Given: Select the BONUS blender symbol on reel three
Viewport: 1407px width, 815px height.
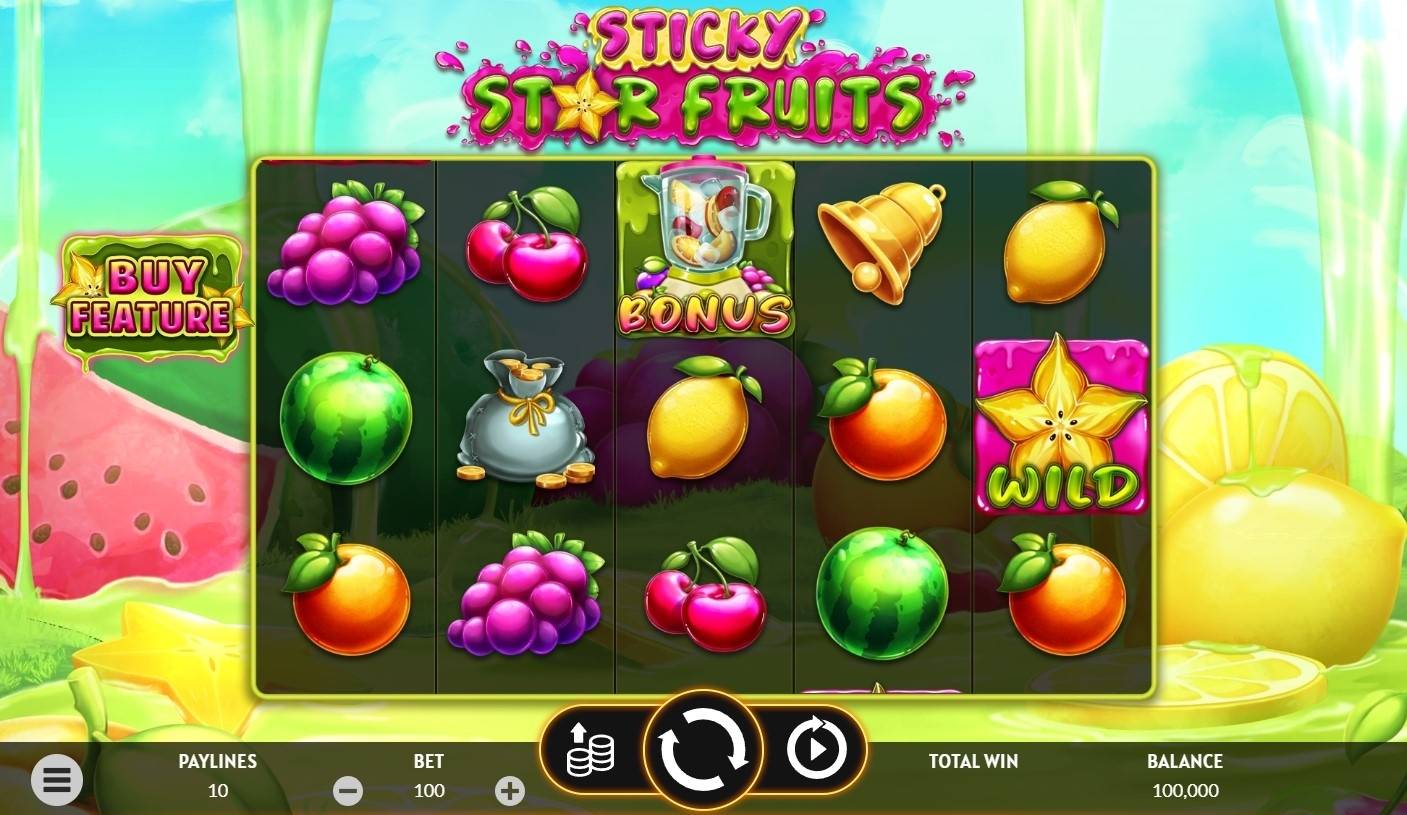Looking at the screenshot, I should pos(705,250).
